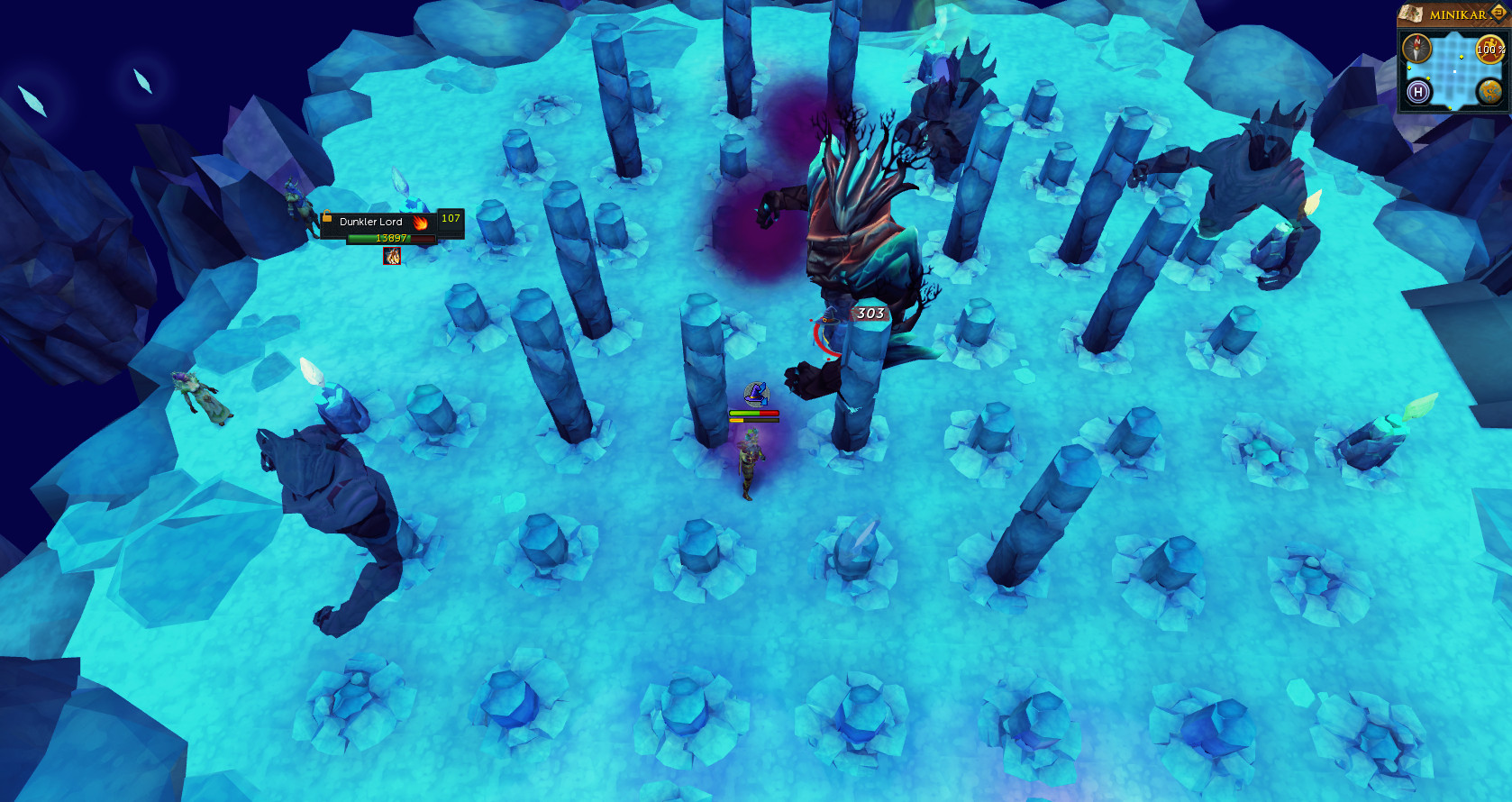Image resolution: width=1512 pixels, height=802 pixels.
Task: Click the minimap header's exit arrow button
Action: click(1498, 13)
